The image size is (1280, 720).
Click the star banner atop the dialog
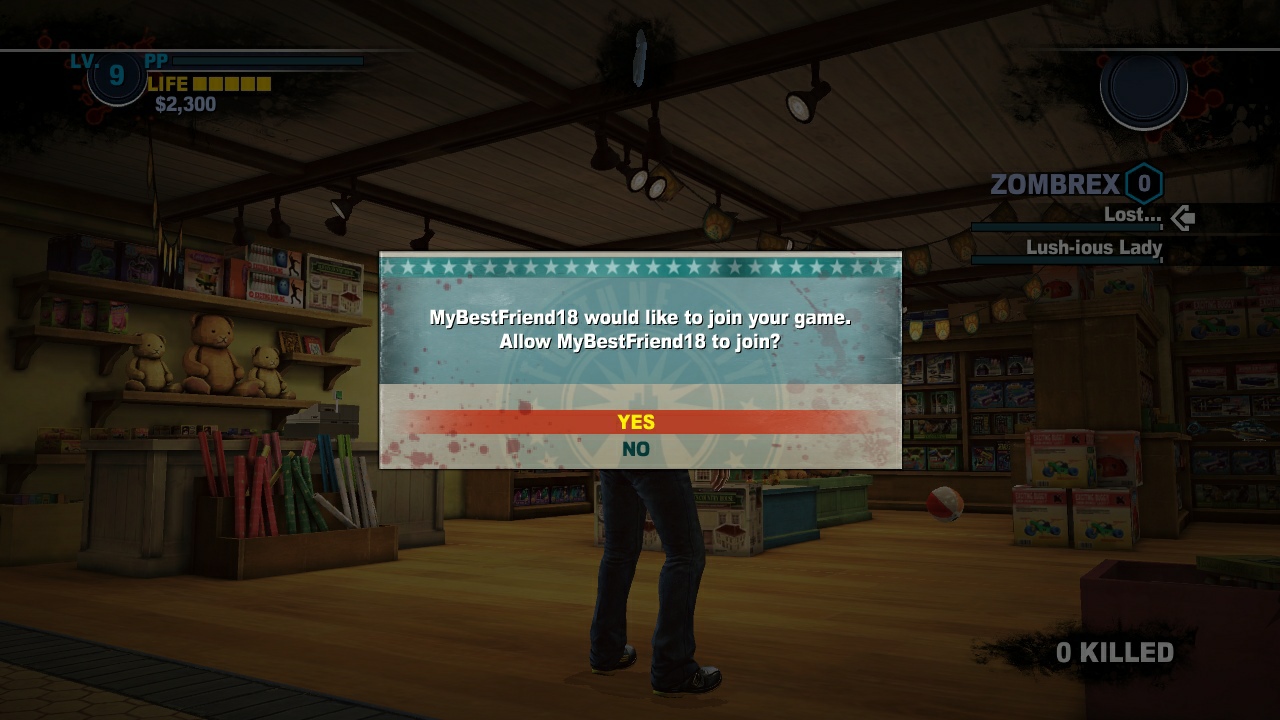(x=639, y=266)
